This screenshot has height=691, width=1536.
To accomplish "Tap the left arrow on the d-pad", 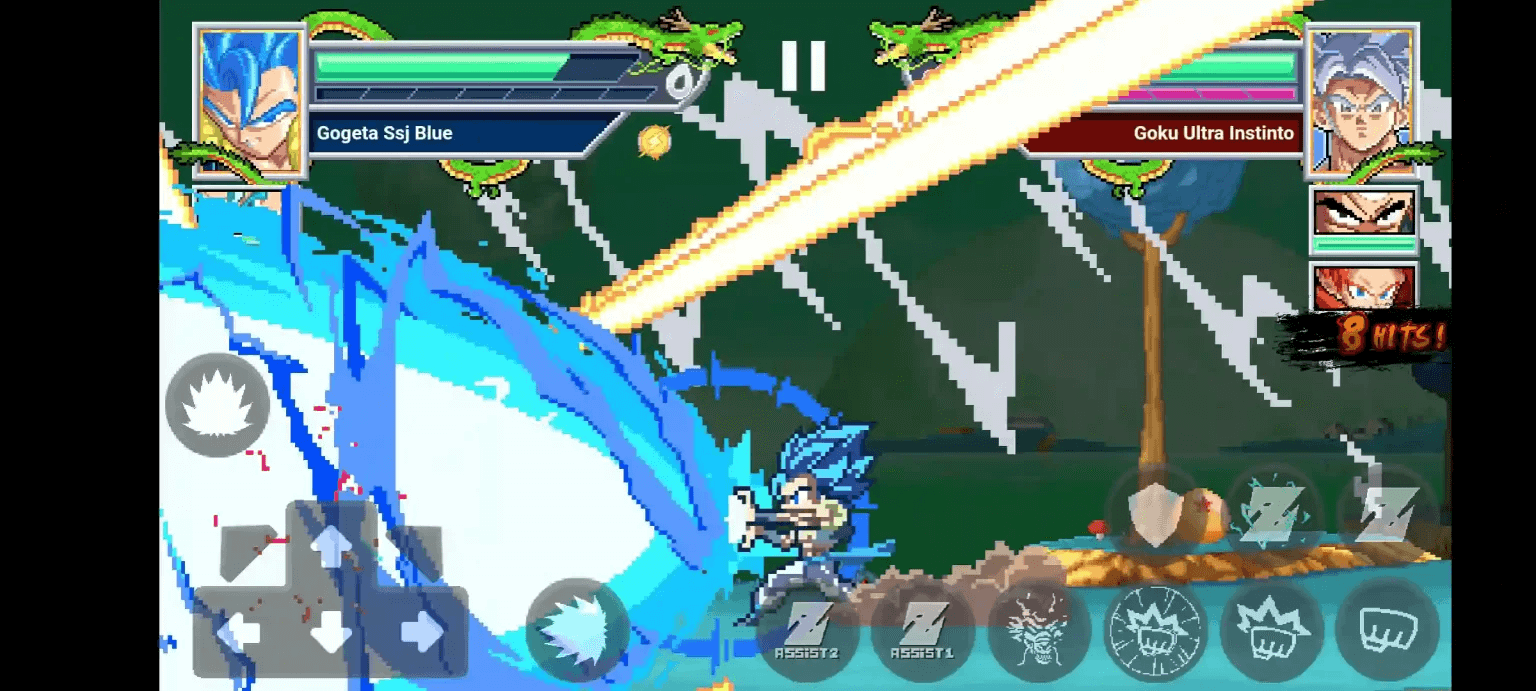I will (x=239, y=631).
